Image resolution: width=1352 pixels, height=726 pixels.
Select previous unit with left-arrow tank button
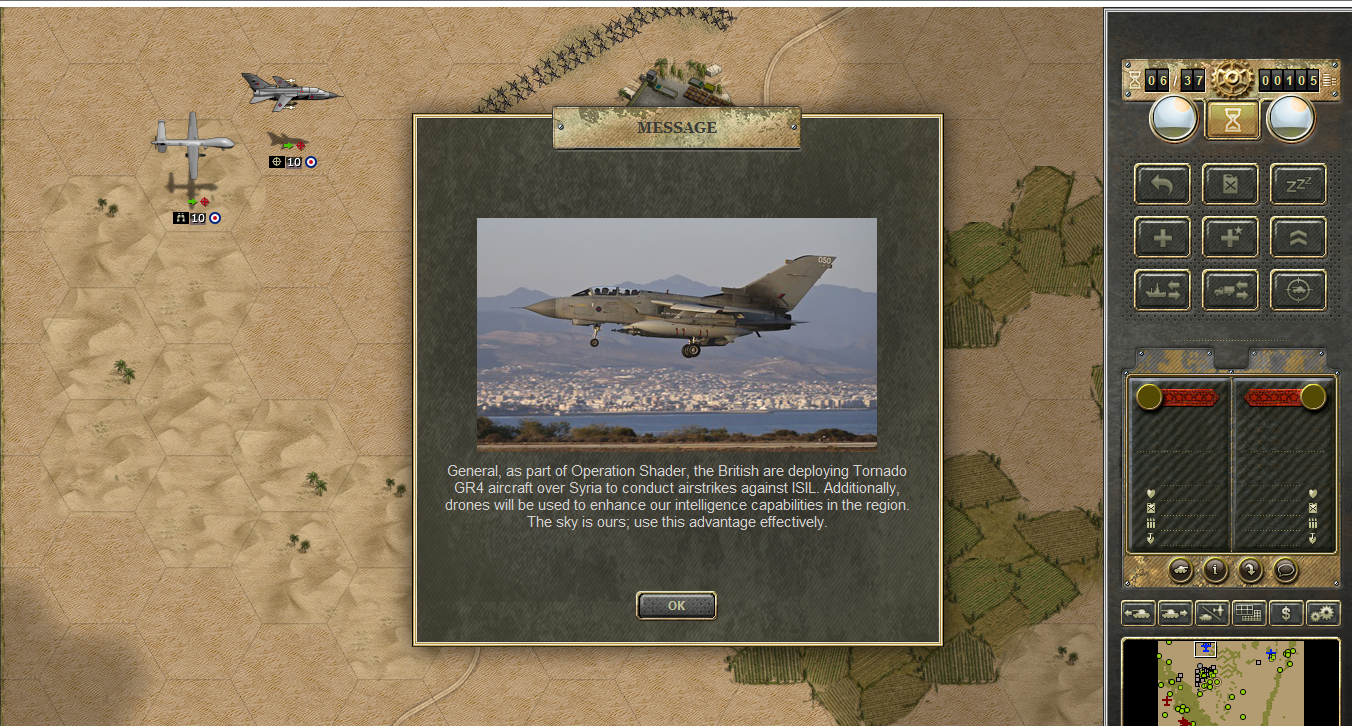[1138, 613]
